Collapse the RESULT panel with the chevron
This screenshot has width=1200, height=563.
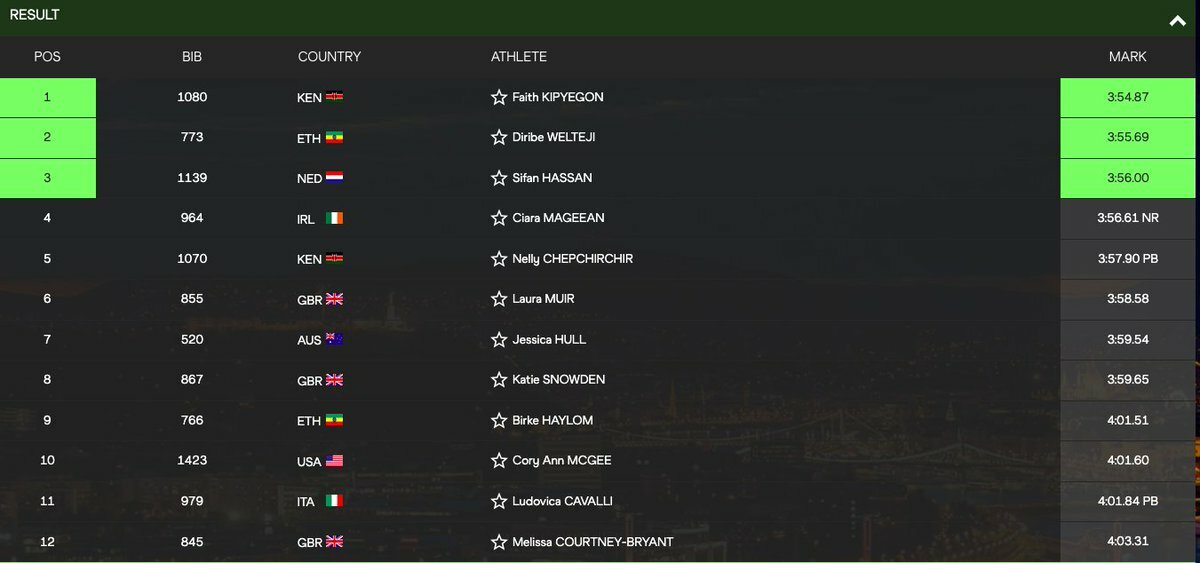[1177, 20]
